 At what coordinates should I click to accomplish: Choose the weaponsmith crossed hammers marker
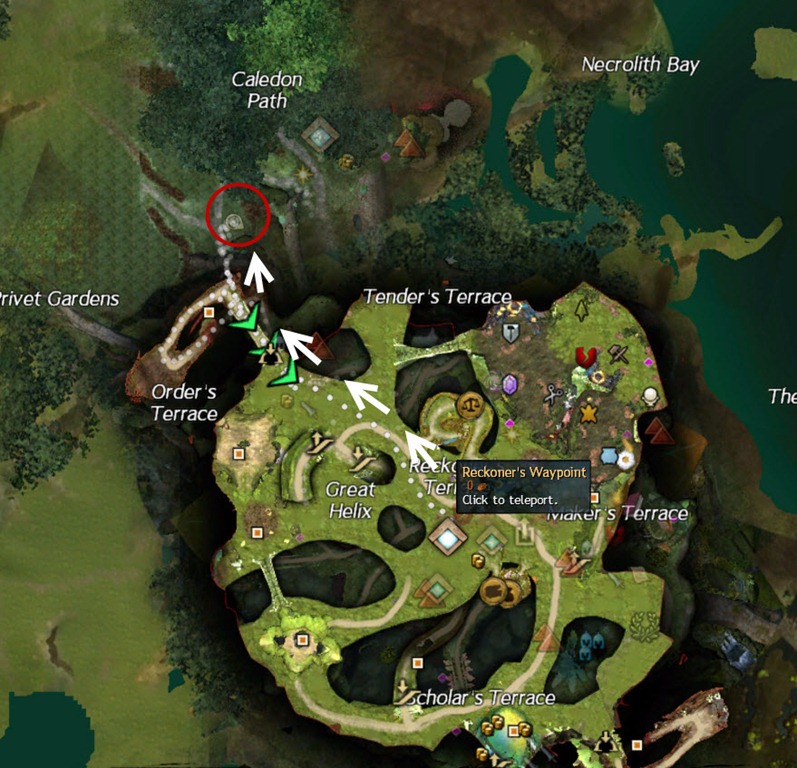(x=619, y=351)
